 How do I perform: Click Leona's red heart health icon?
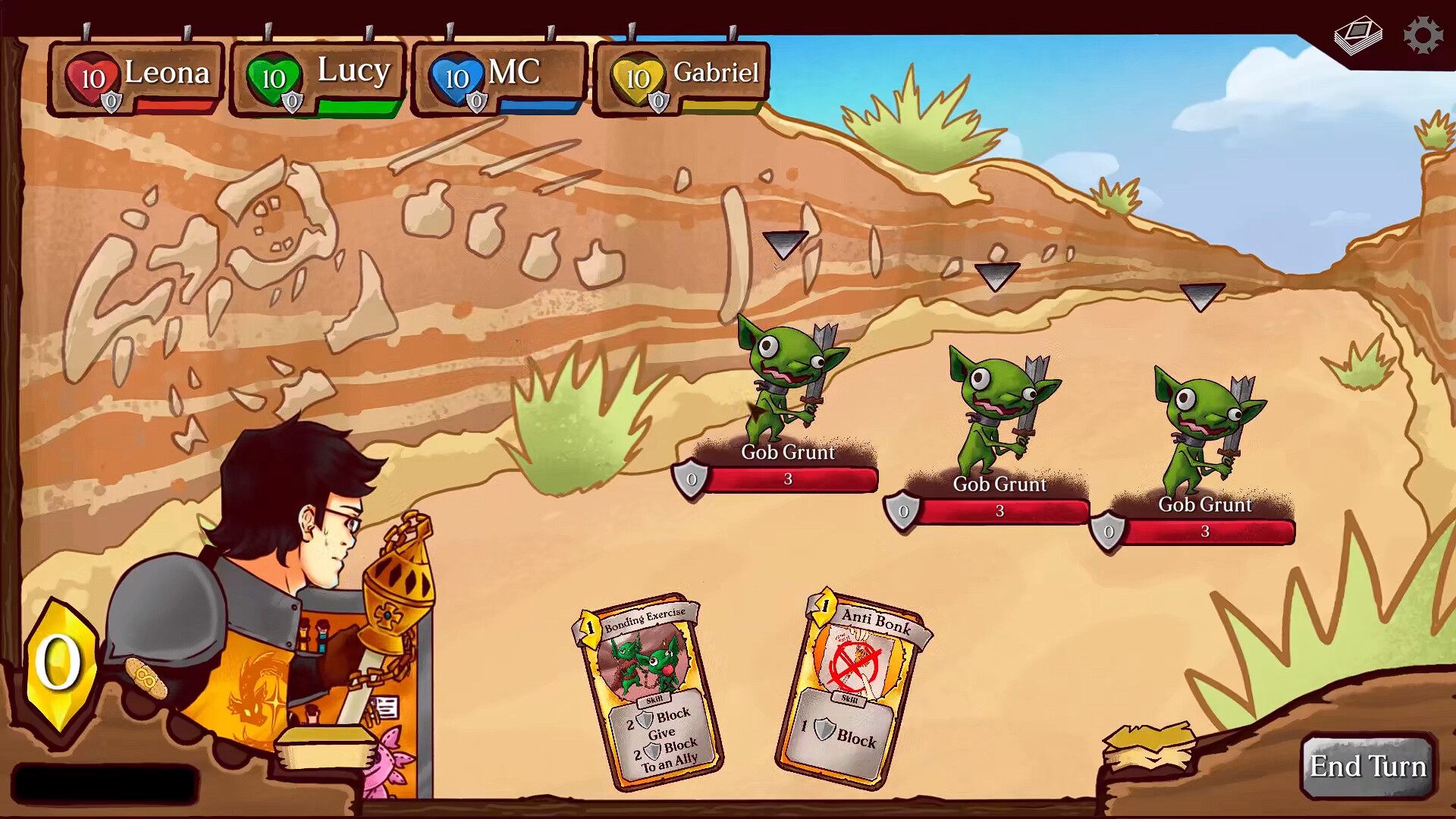click(x=90, y=75)
